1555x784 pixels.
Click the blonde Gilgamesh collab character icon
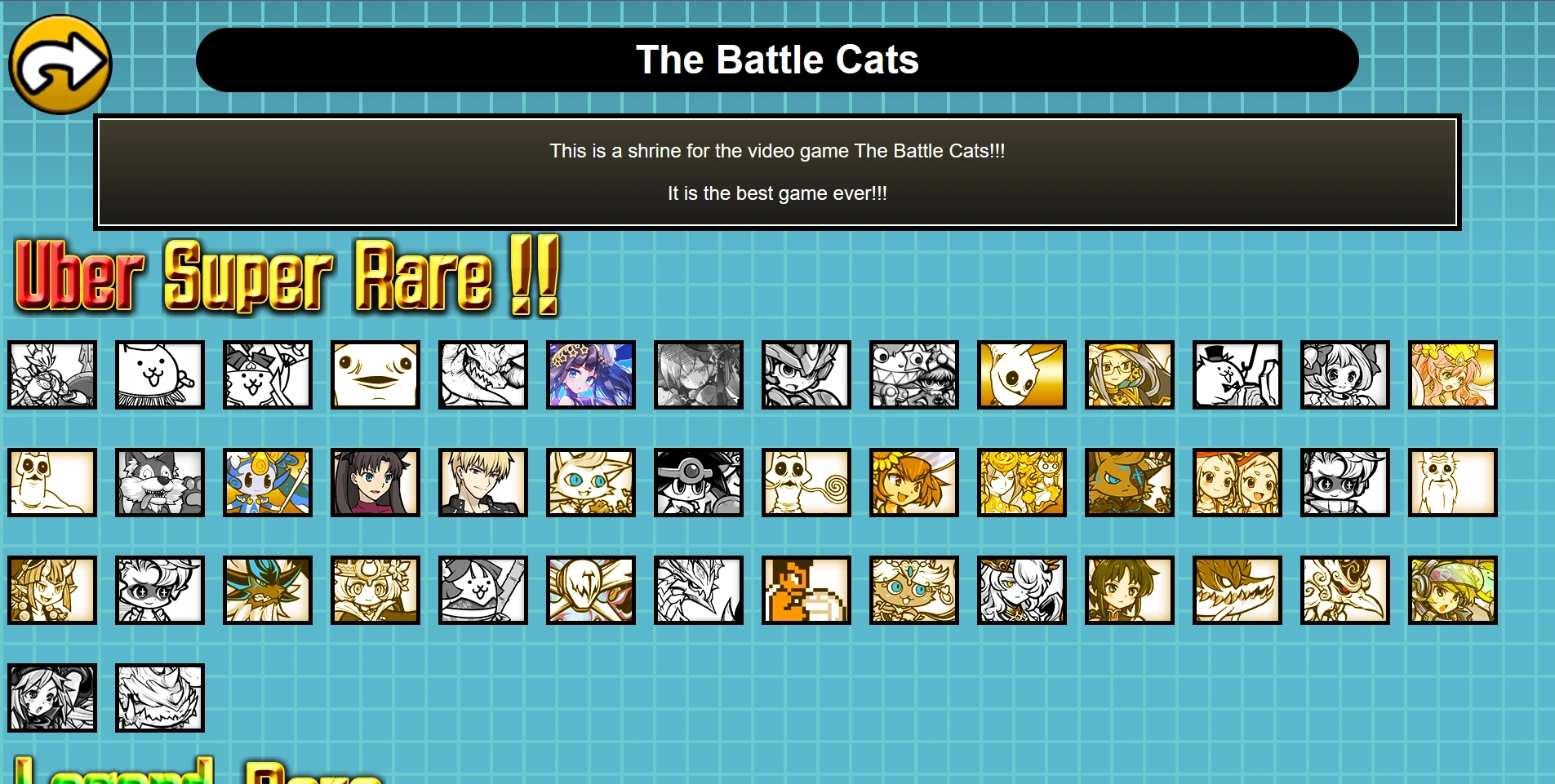coord(482,482)
